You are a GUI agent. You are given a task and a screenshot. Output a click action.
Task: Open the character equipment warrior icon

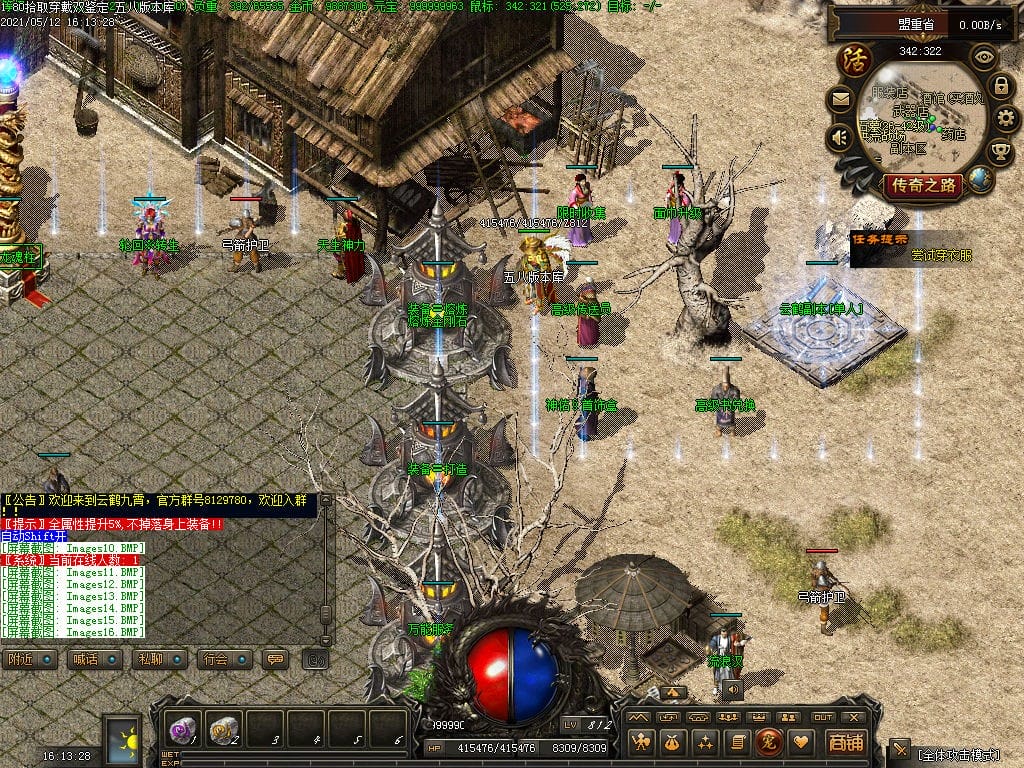[641, 741]
